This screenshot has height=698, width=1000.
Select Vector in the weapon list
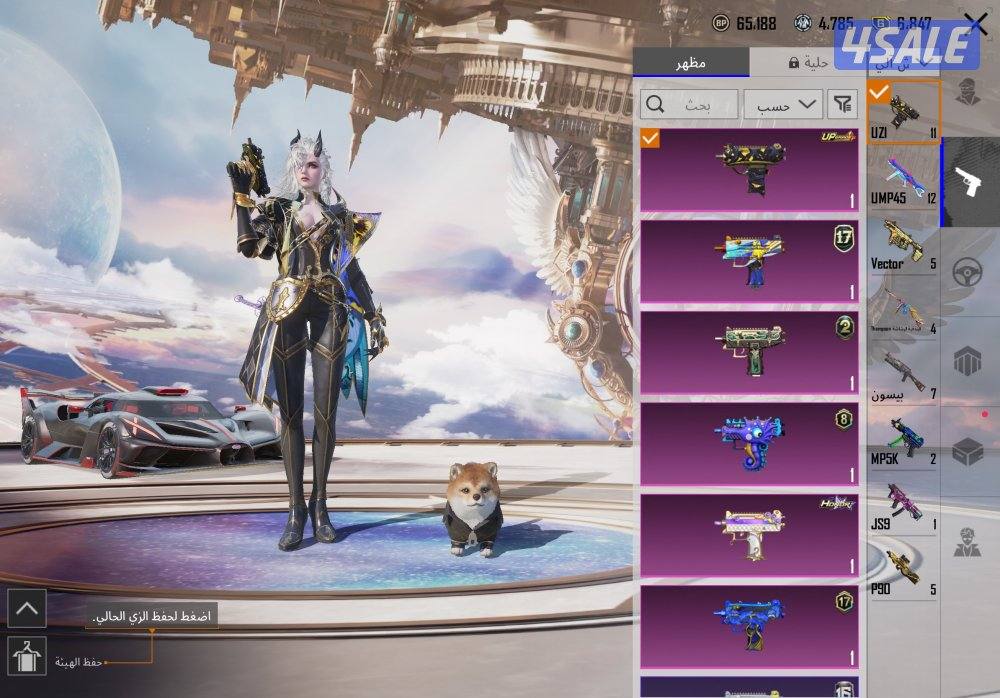[x=903, y=243]
